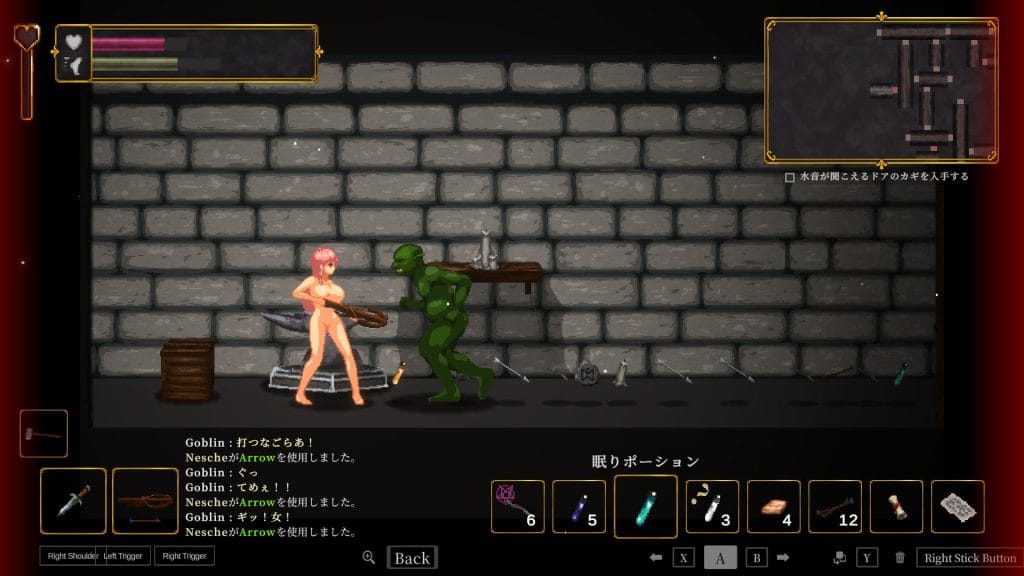Image resolution: width=1024 pixels, height=576 pixels.
Task: Click the small hammer slot
Action: tap(44, 433)
